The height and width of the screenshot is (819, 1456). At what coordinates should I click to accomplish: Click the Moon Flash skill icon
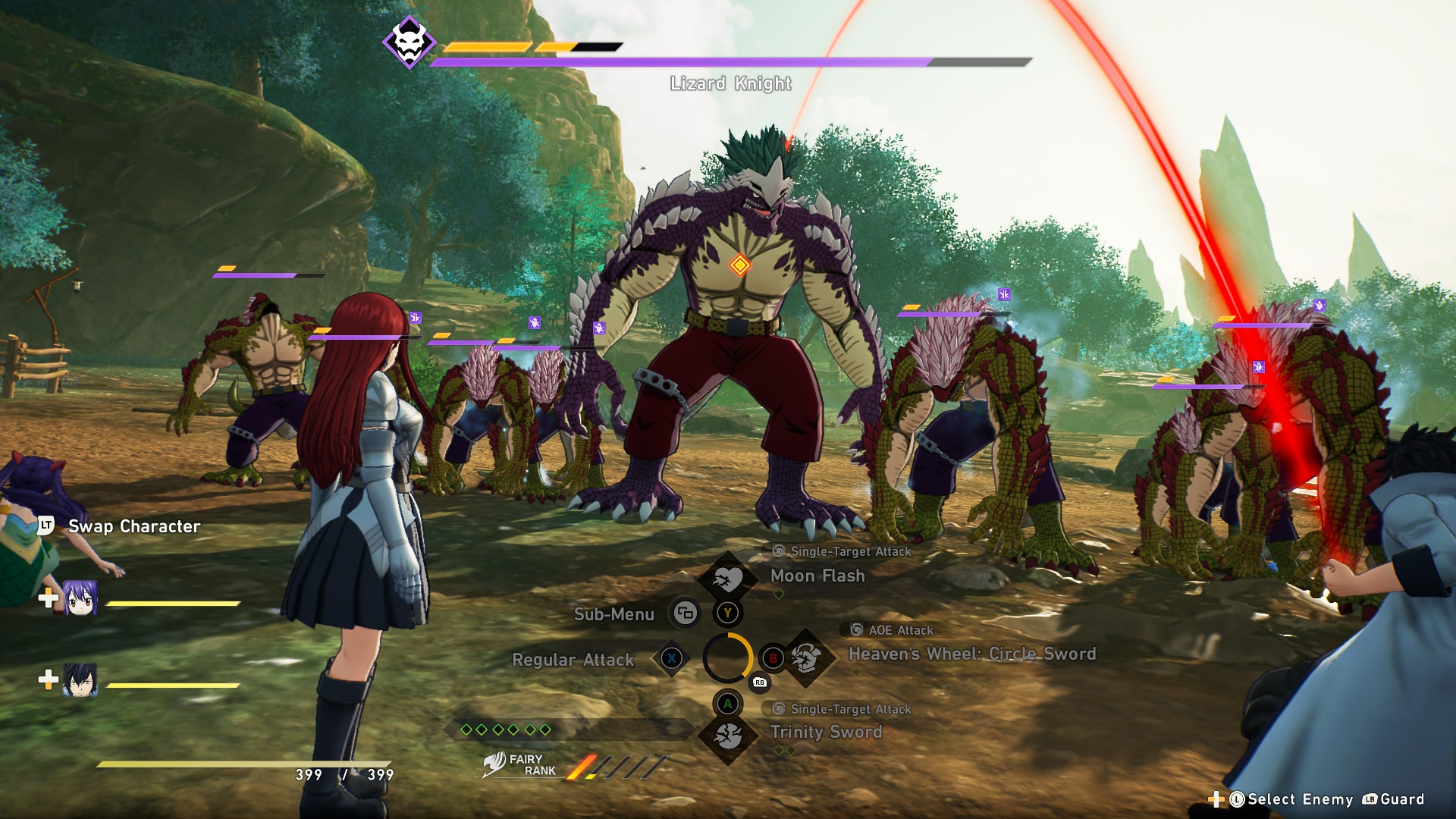tap(727, 578)
